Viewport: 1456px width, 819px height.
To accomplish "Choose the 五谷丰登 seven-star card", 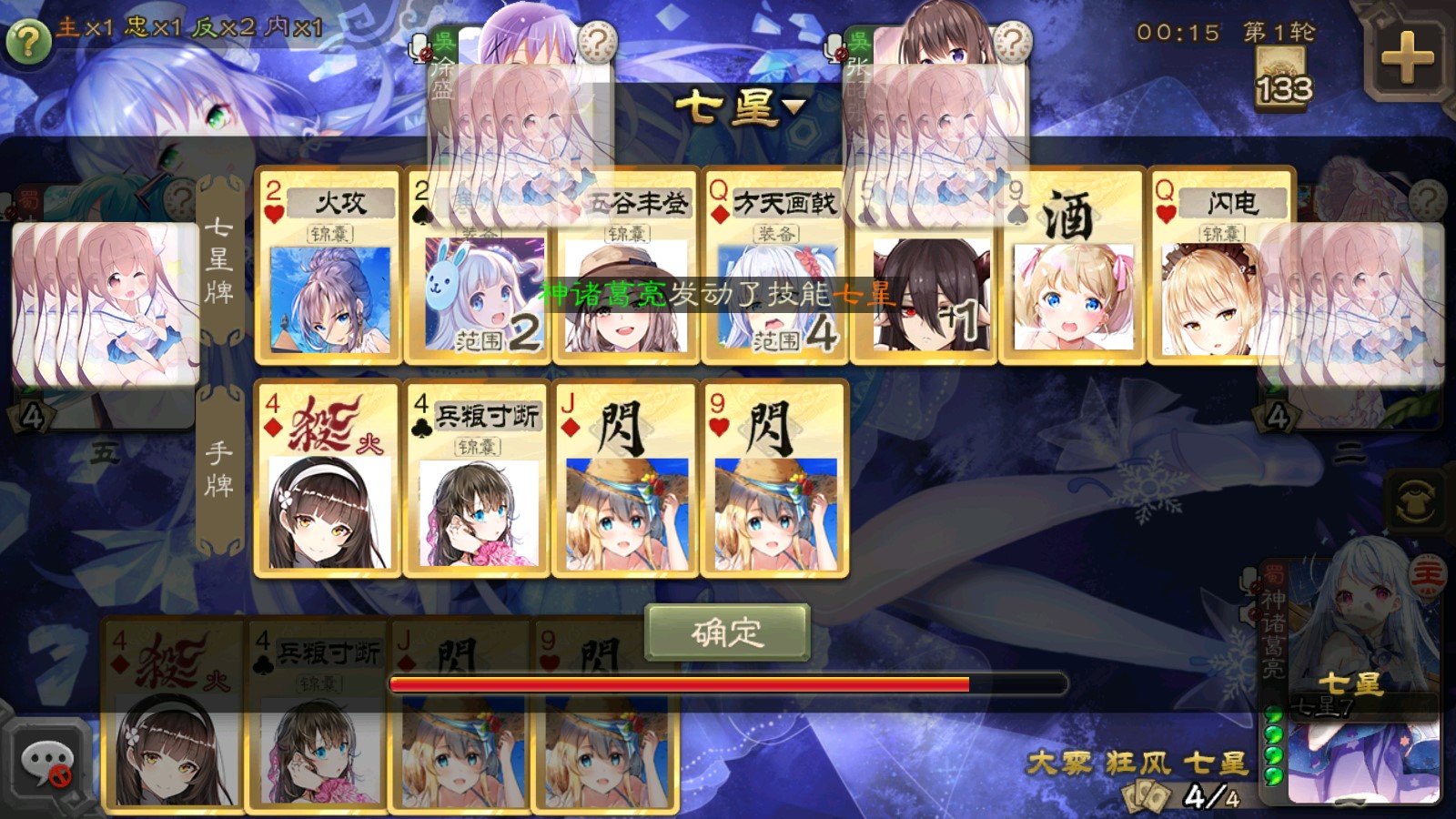I will coord(627,266).
